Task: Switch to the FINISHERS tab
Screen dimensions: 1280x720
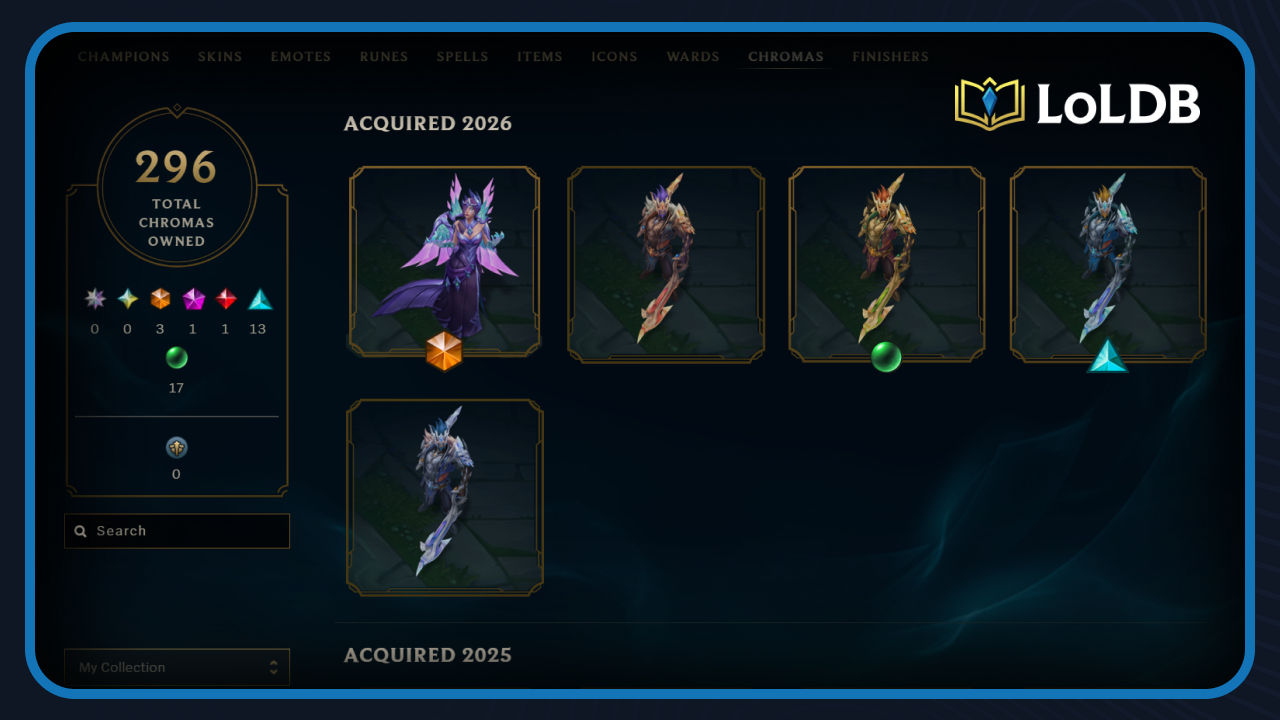Action: point(890,57)
